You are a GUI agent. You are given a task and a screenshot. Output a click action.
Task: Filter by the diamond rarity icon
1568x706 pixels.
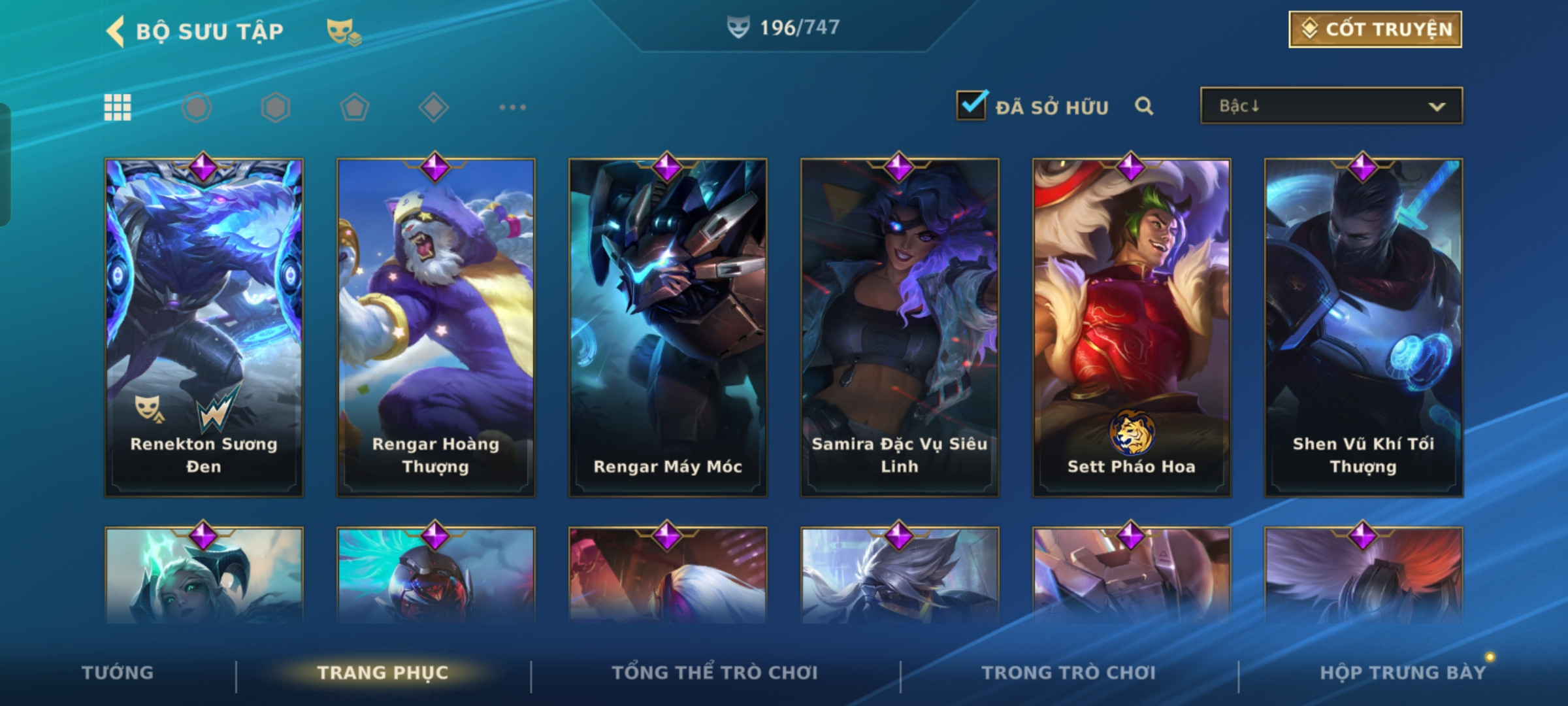tap(433, 107)
